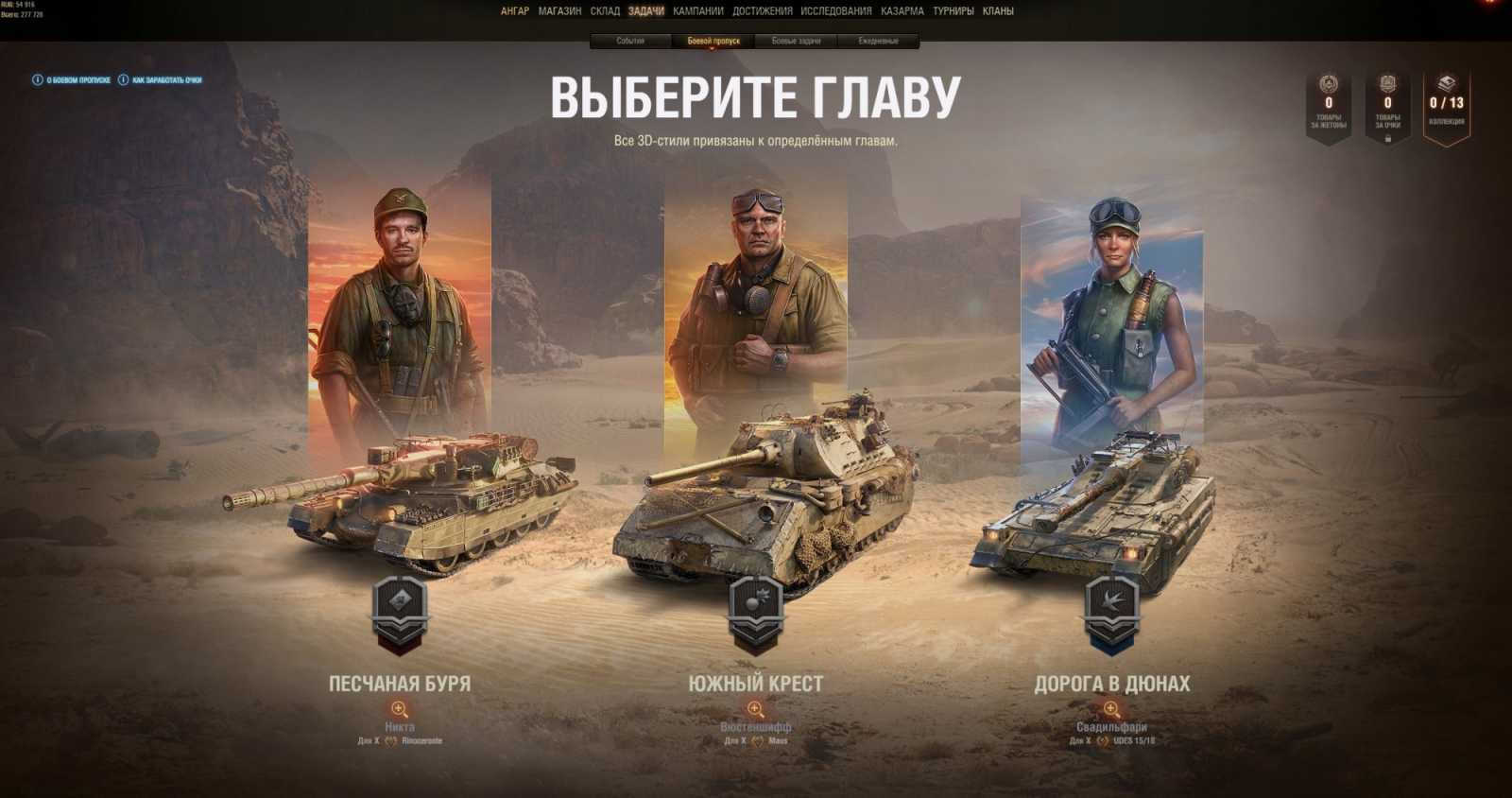Open the Ежедневные tab
This screenshot has height=798, width=1512.
(x=880, y=41)
